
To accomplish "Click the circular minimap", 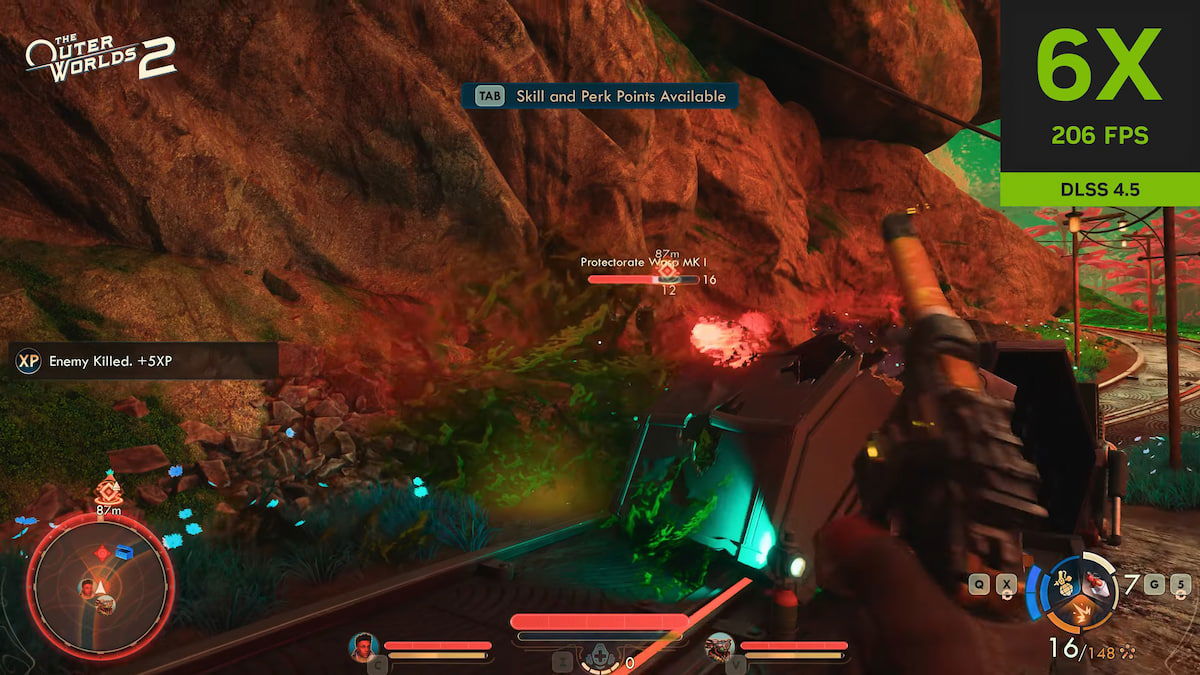I will pos(100,583).
